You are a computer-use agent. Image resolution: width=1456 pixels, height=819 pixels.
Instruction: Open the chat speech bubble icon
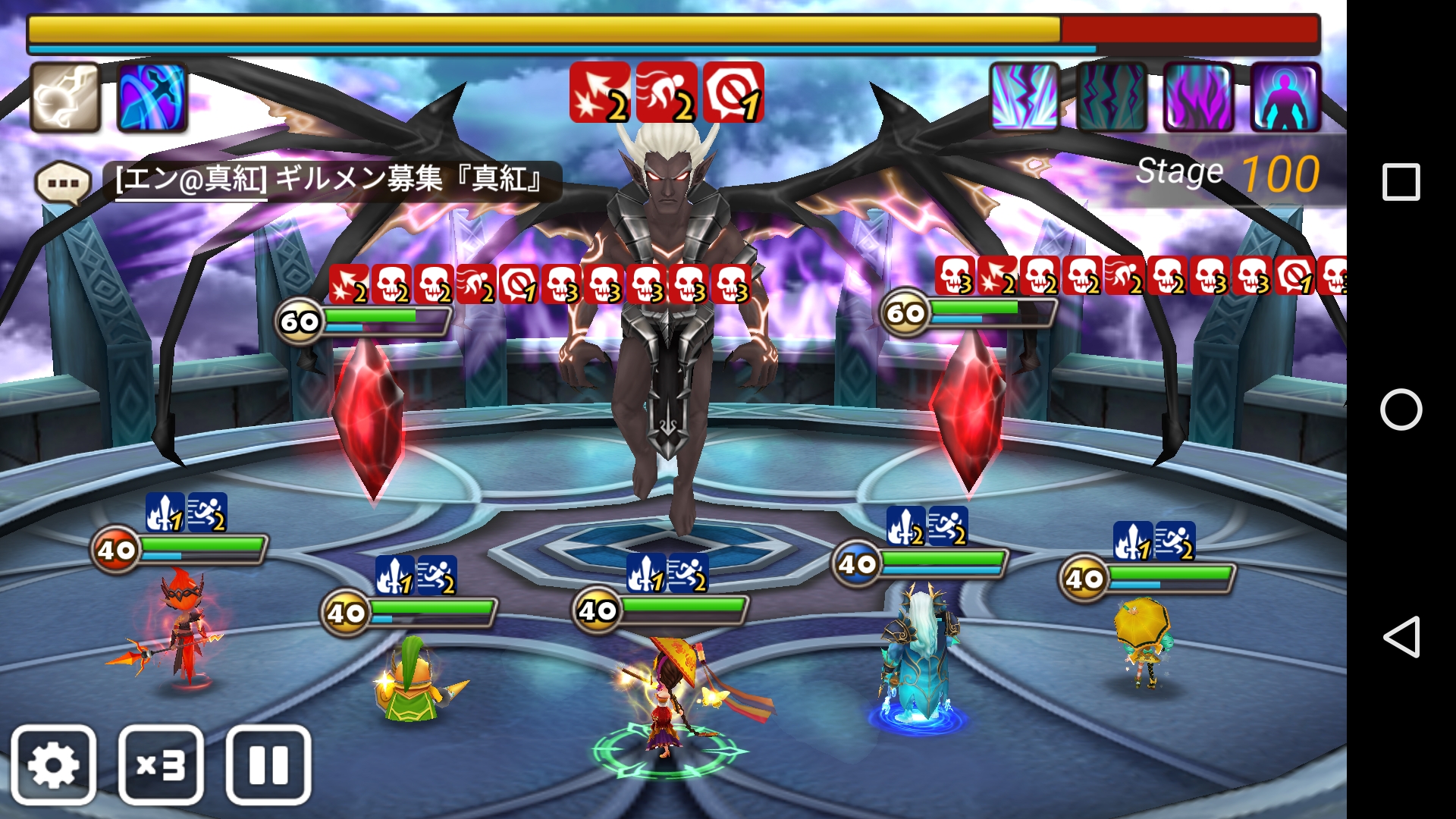(x=63, y=183)
